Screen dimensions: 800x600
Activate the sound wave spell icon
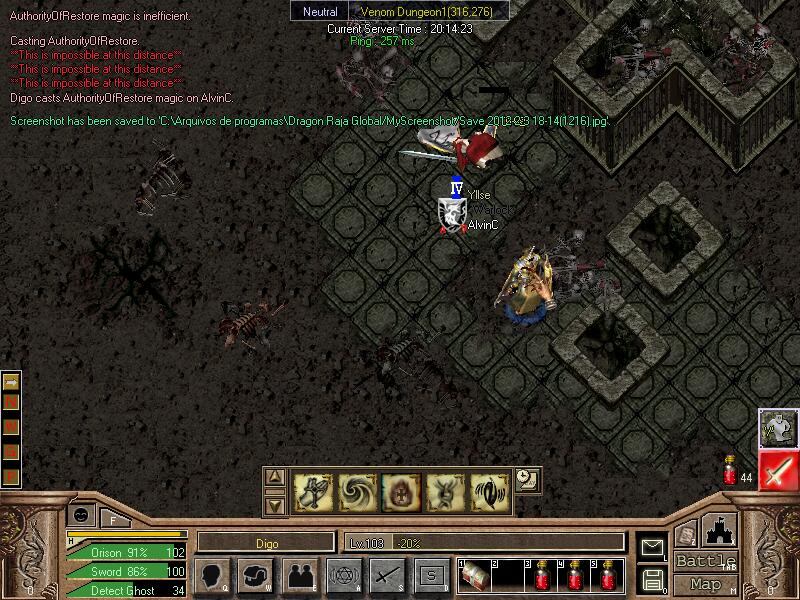(489, 492)
